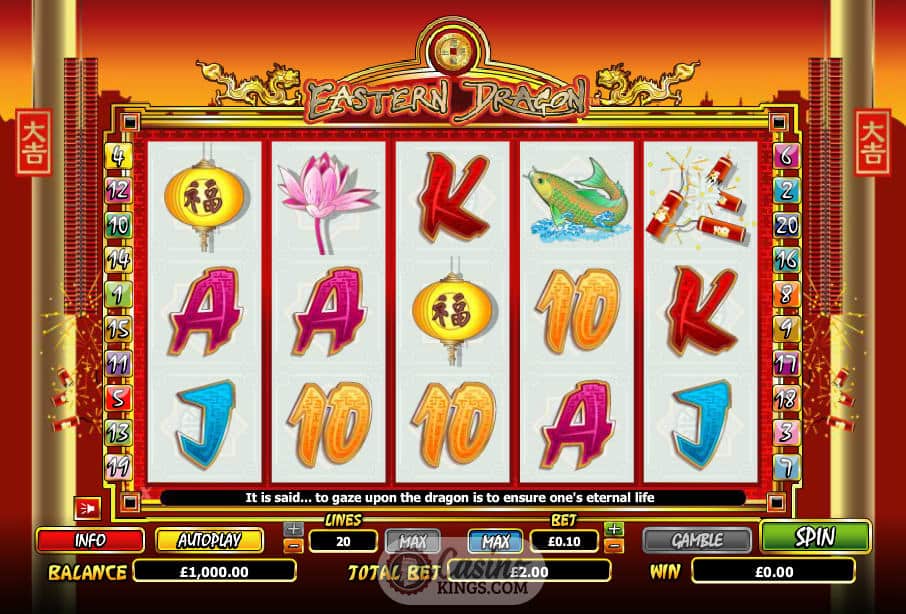The width and height of the screenshot is (906, 614).
Task: Pick payline marker number 7
Action: coord(787,466)
